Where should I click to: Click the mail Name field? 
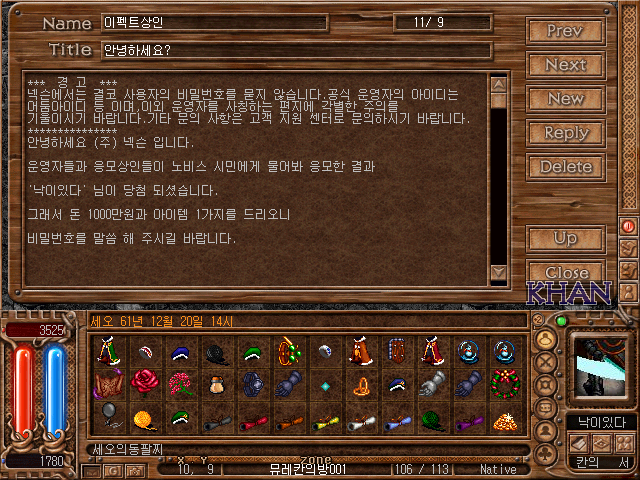215,23
